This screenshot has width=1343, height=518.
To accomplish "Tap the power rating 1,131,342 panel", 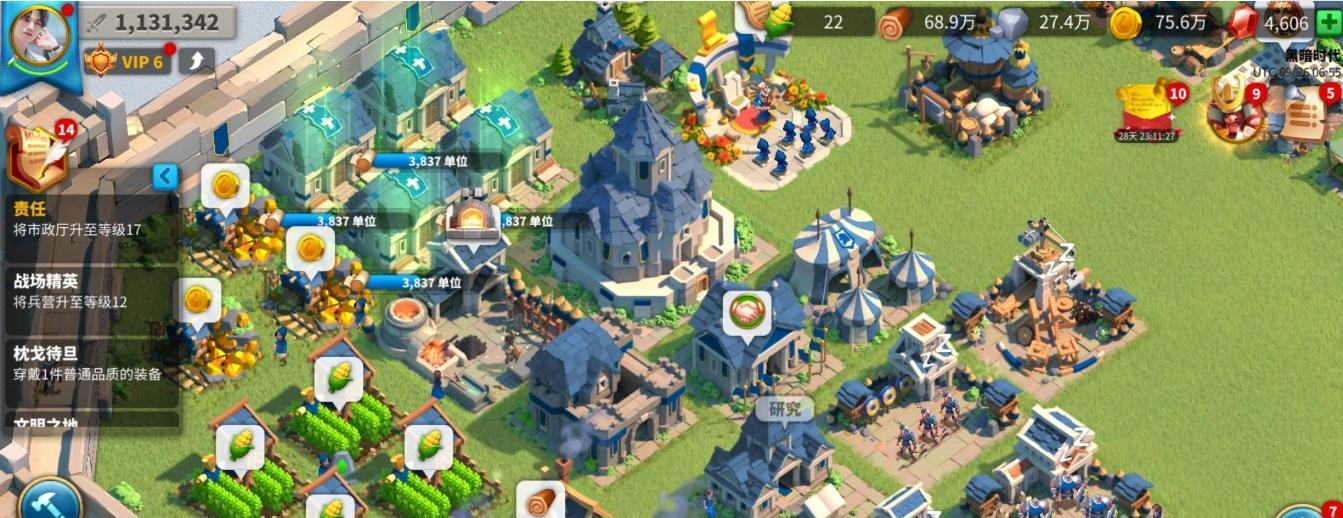I will [158, 22].
